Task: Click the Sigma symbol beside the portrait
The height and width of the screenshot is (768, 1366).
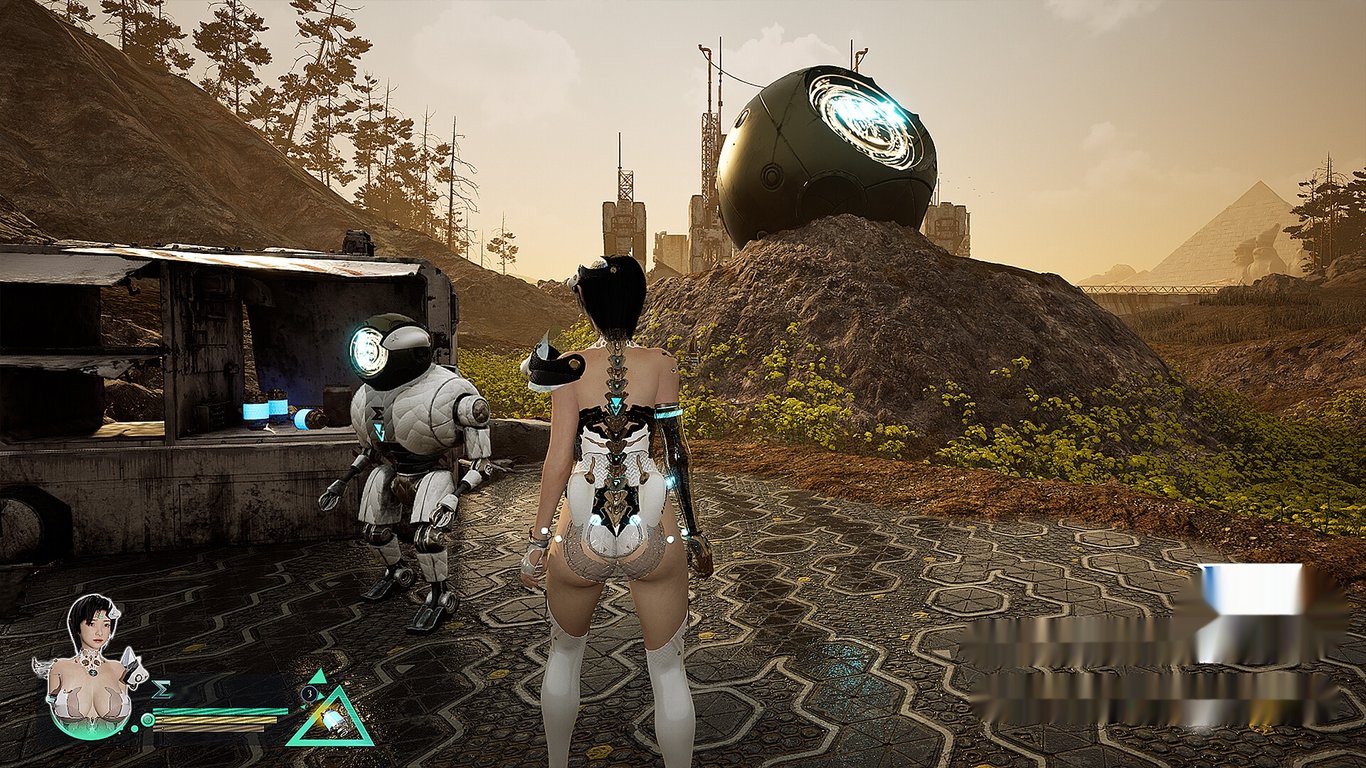Action: [x=161, y=689]
